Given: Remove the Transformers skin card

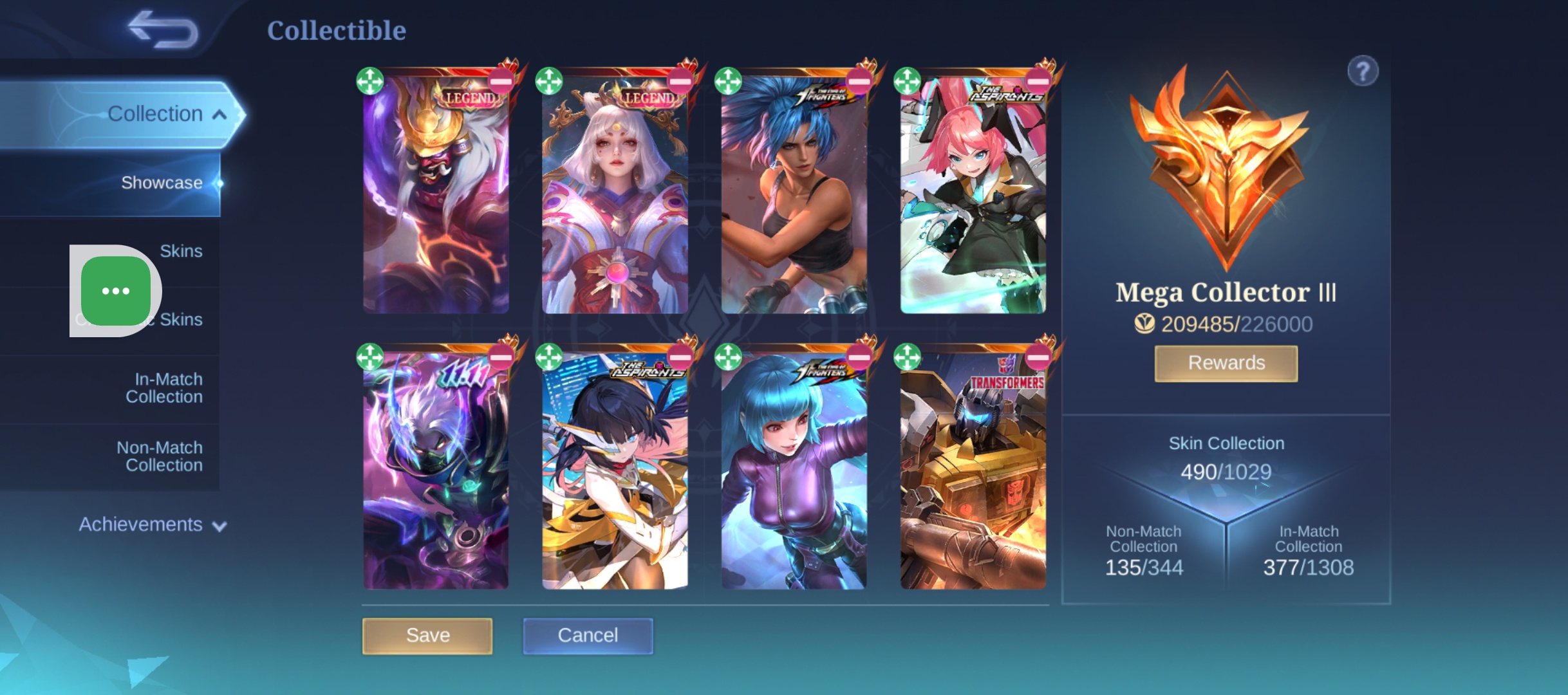Looking at the screenshot, I should pyautogui.click(x=1038, y=357).
